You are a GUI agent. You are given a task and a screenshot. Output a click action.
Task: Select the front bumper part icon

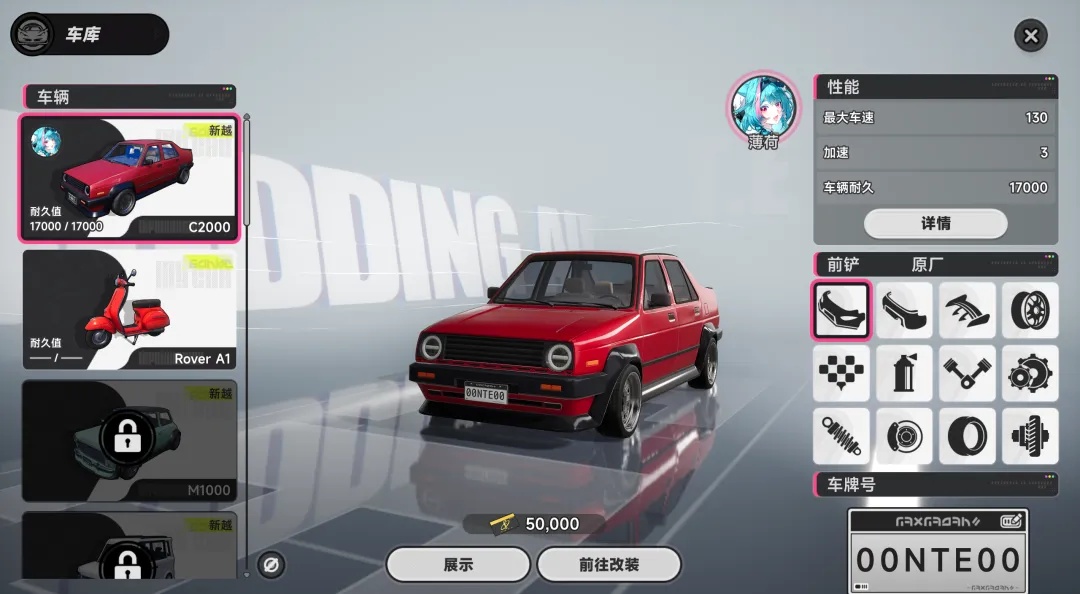(841, 311)
